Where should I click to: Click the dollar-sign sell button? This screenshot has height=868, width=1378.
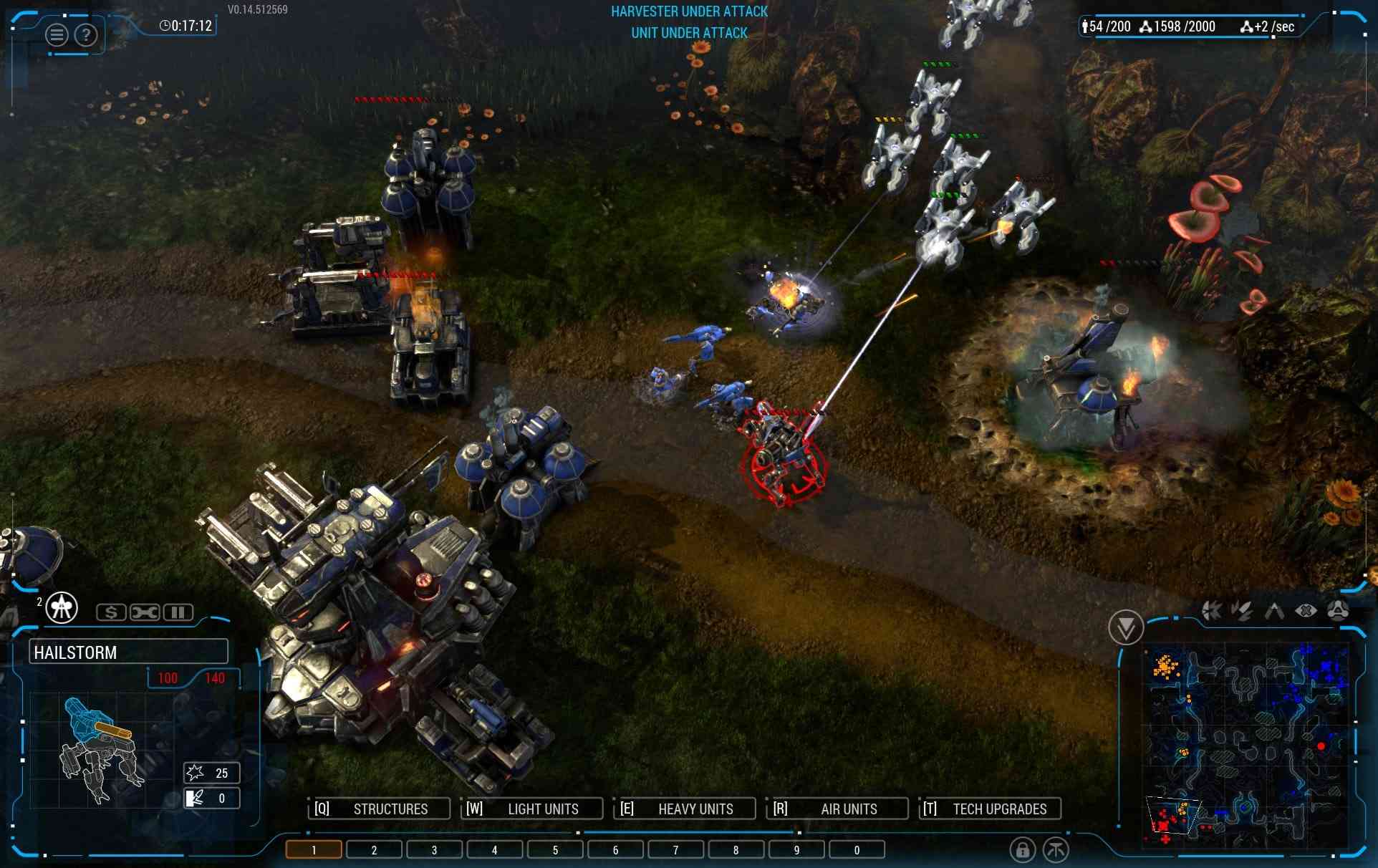pyautogui.click(x=111, y=612)
